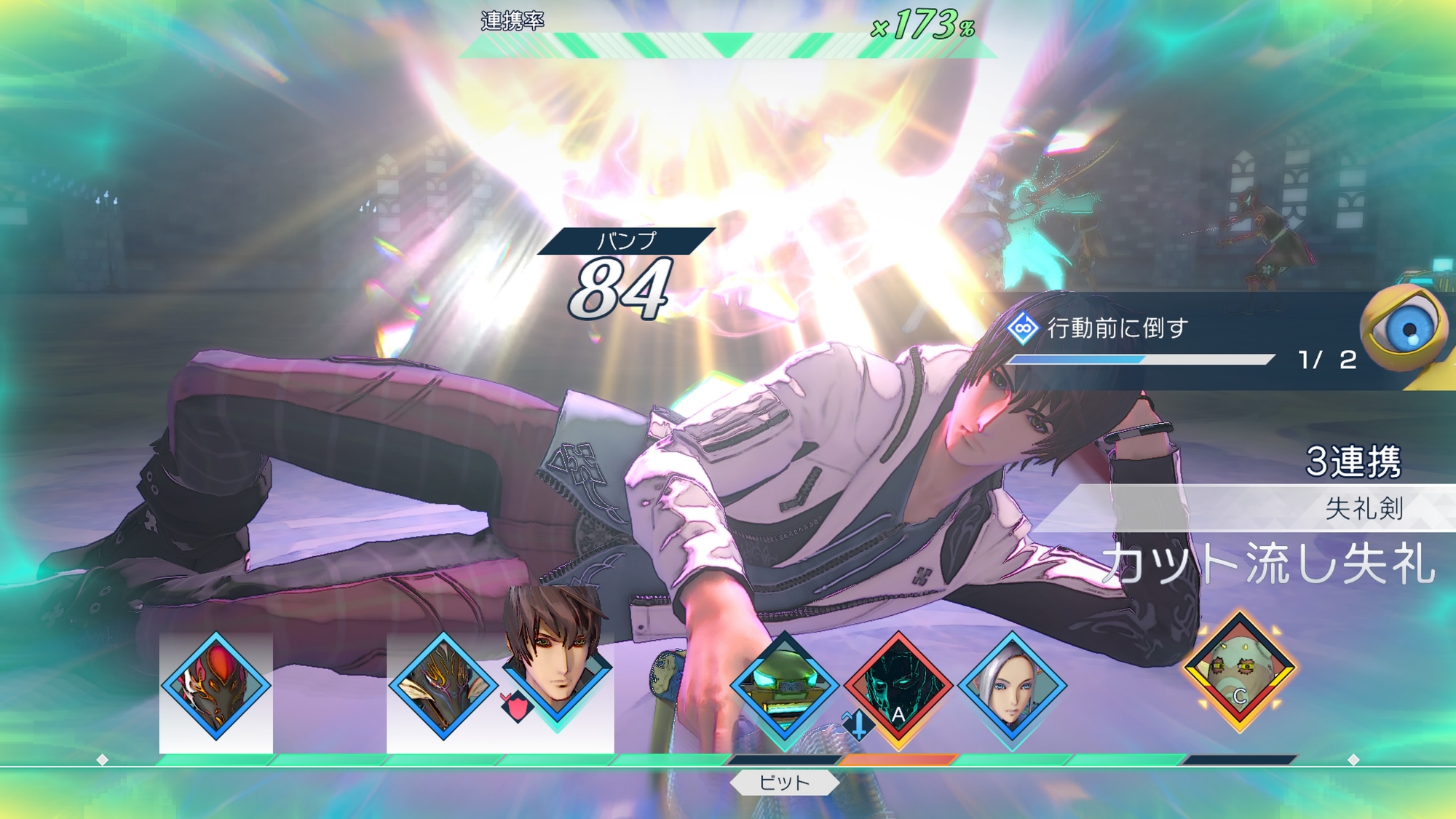
Task: Click the blue sword marker on the timeline
Action: point(858,725)
